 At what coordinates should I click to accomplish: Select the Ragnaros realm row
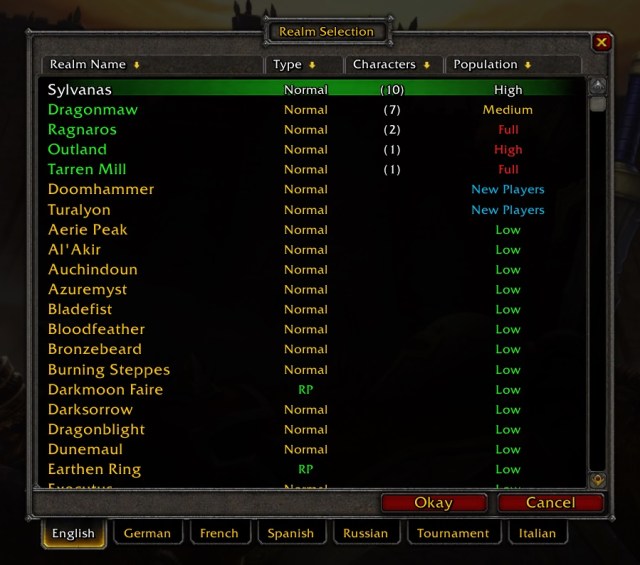tap(82, 130)
